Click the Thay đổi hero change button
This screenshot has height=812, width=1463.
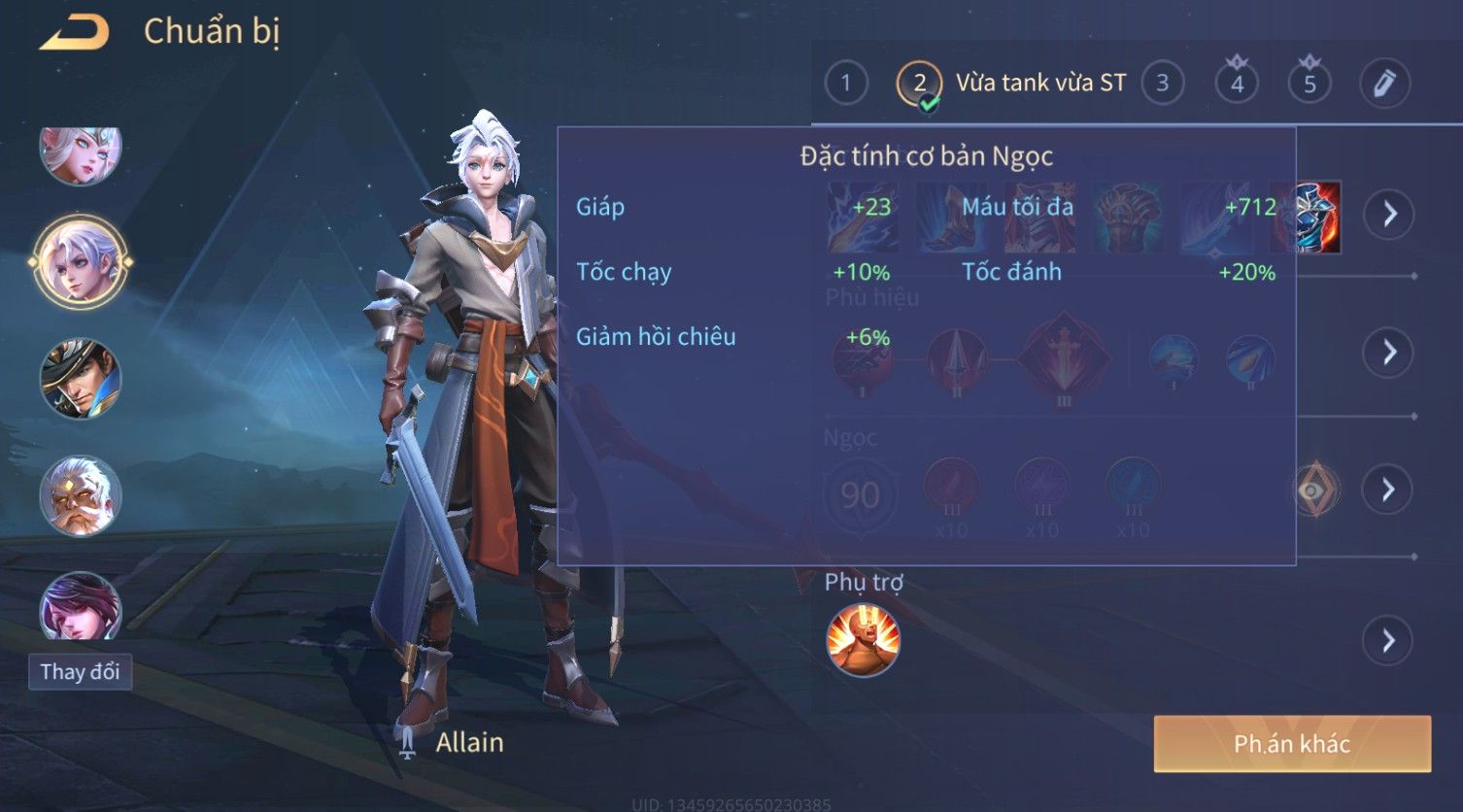pos(80,671)
